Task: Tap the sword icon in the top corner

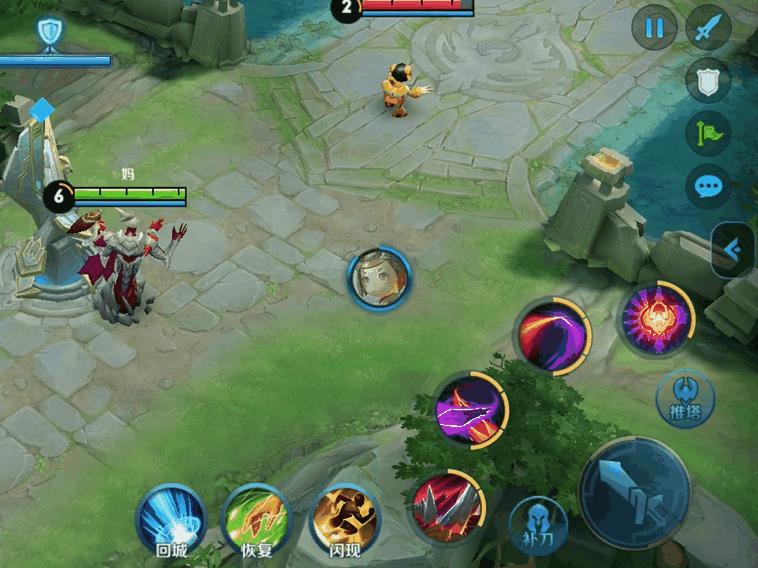Action: point(709,28)
